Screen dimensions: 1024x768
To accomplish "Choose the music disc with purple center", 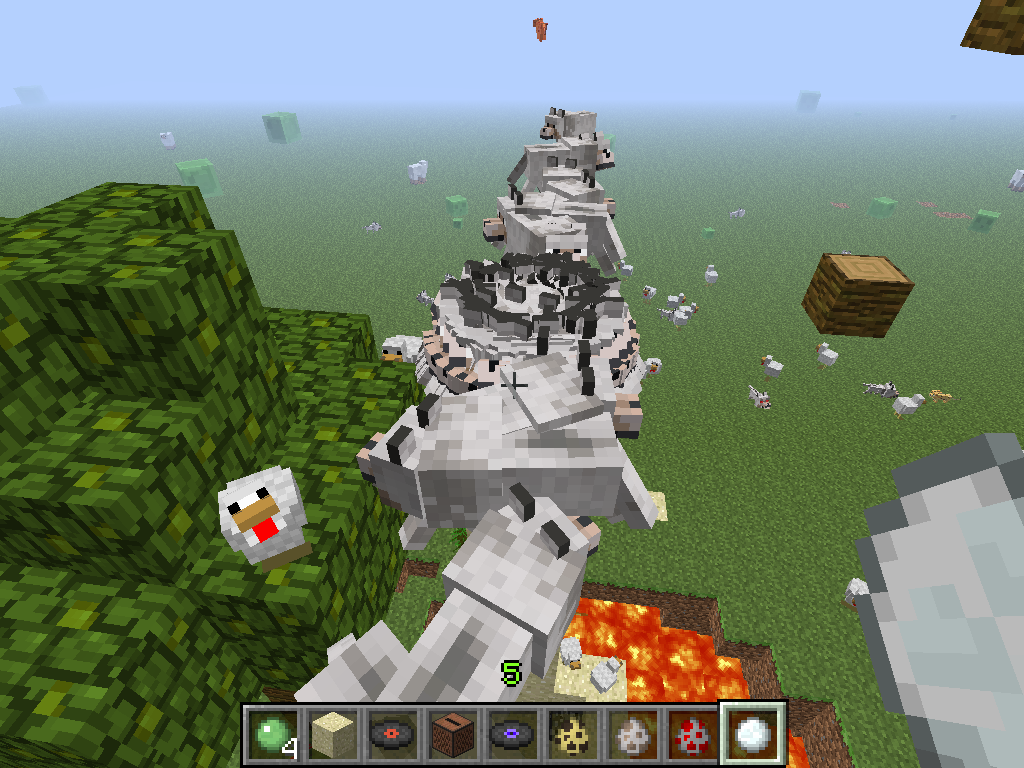I will click(x=511, y=732).
